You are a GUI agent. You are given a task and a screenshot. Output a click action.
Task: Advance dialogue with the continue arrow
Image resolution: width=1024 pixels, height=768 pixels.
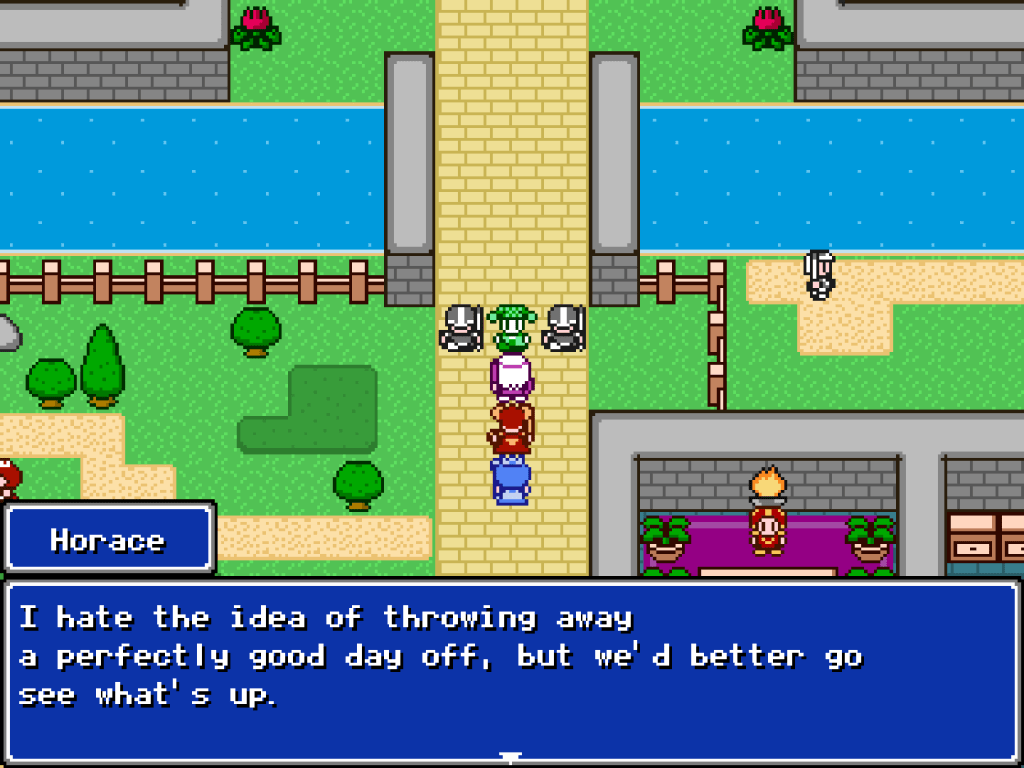[511, 757]
